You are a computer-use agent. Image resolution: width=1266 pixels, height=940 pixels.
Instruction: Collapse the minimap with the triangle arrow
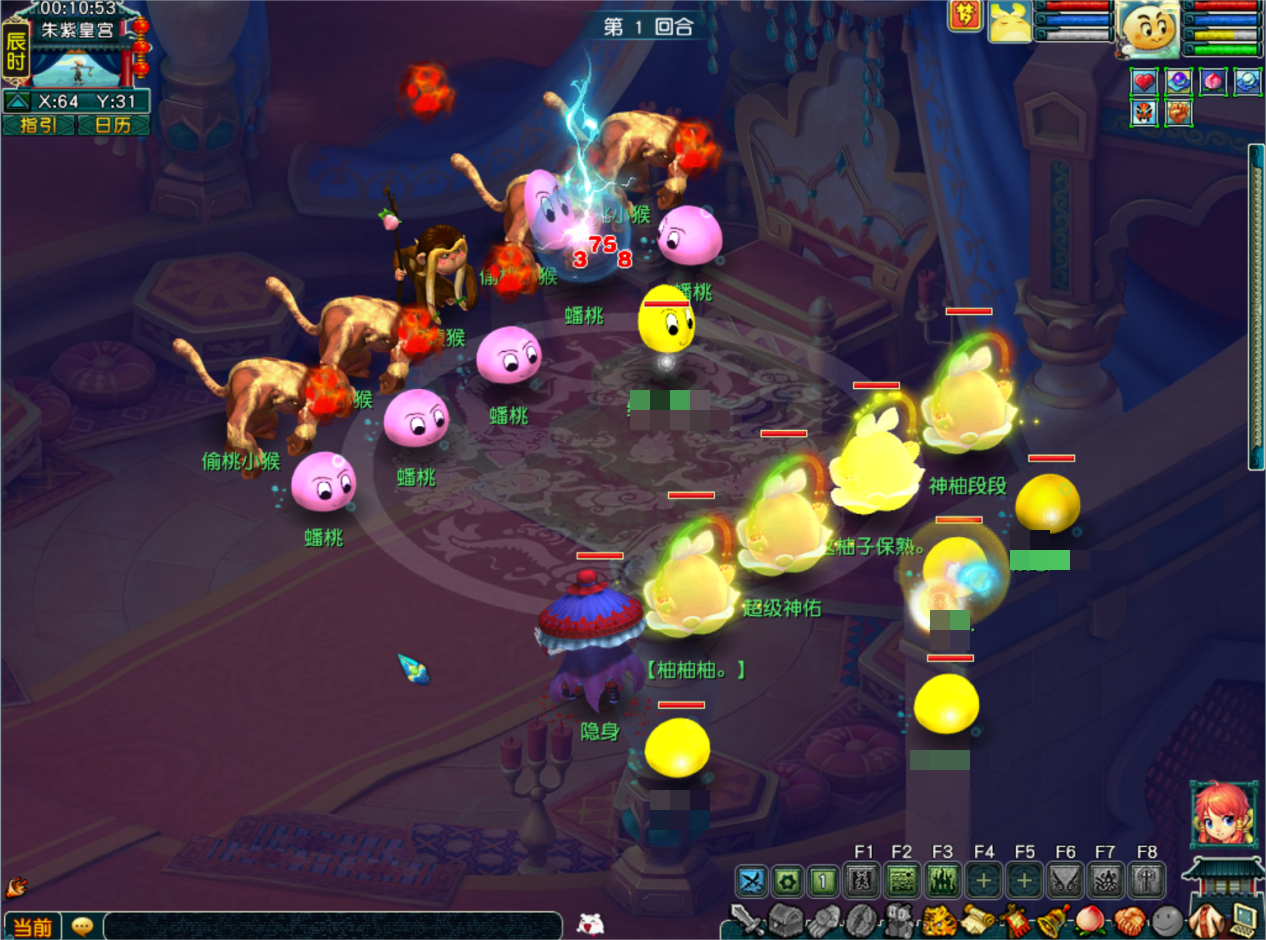(x=17, y=101)
